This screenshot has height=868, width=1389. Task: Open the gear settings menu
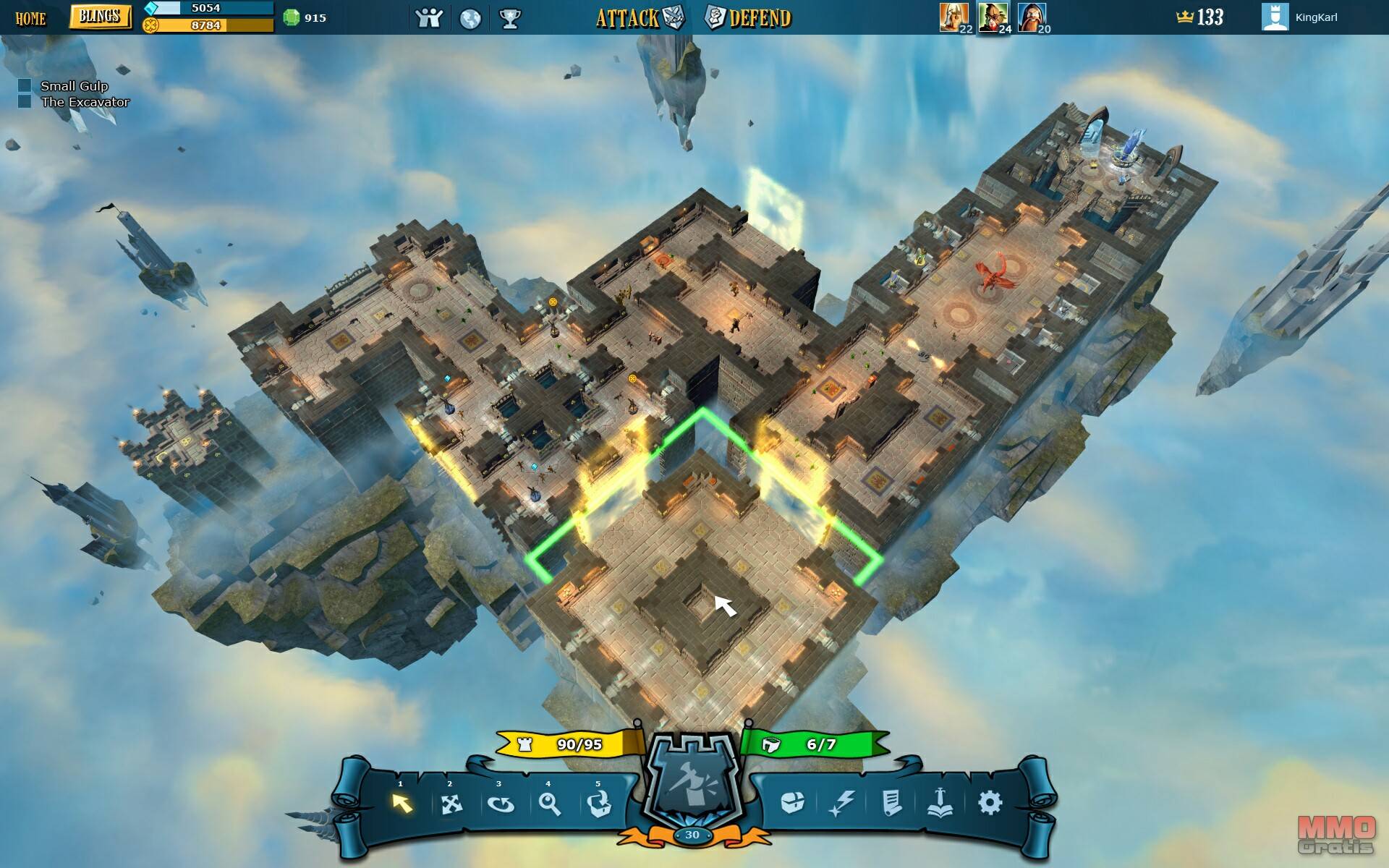pyautogui.click(x=990, y=802)
